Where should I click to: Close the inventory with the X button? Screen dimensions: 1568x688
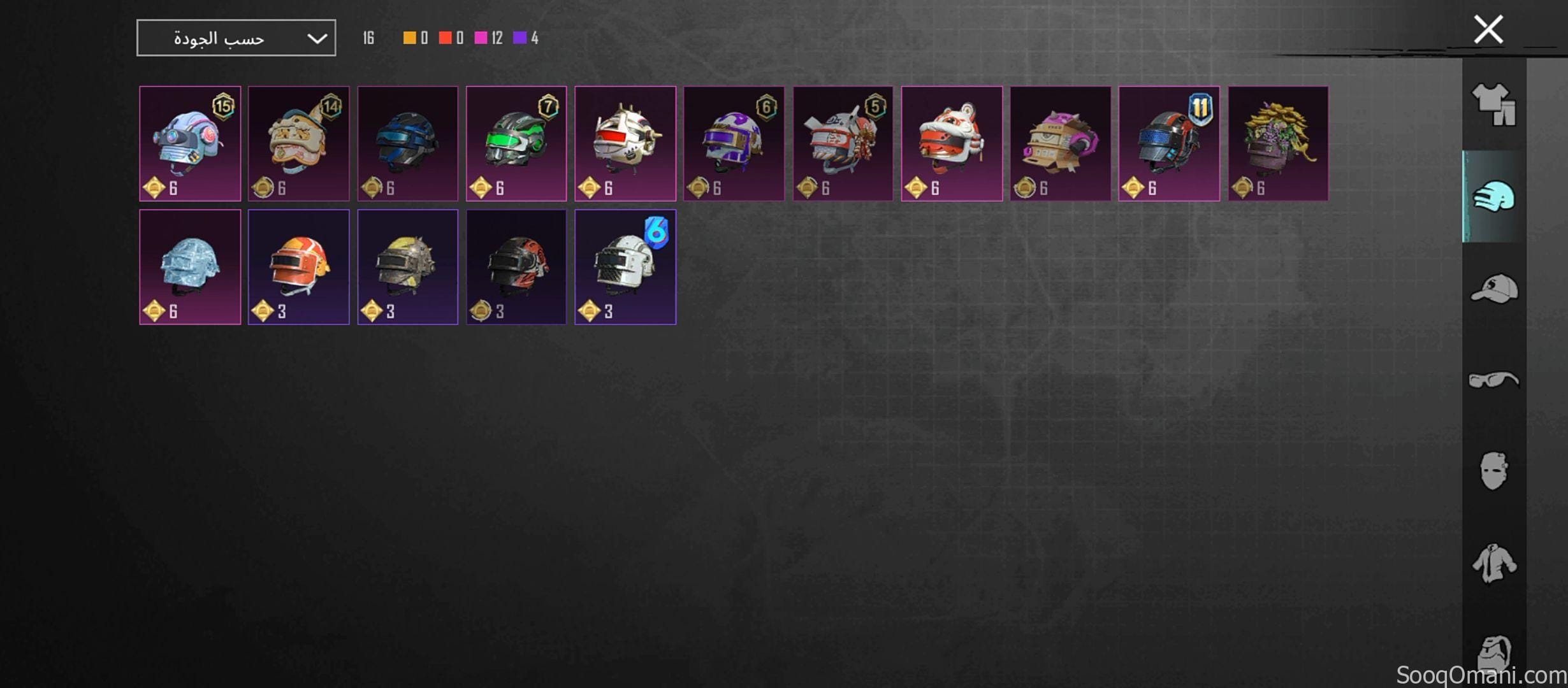pyautogui.click(x=1489, y=29)
